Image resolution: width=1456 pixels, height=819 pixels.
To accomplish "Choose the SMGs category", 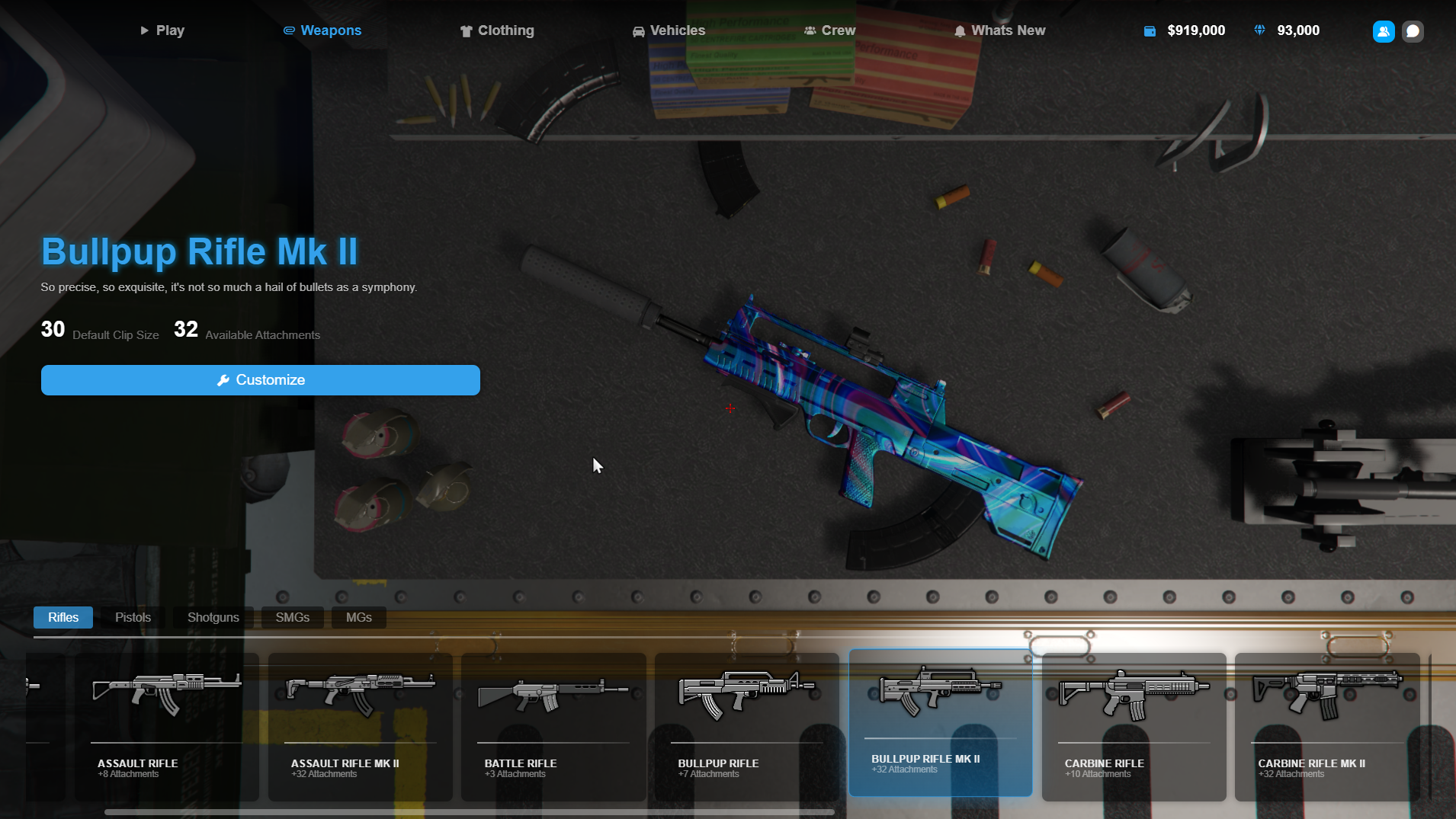I will pos(292,617).
